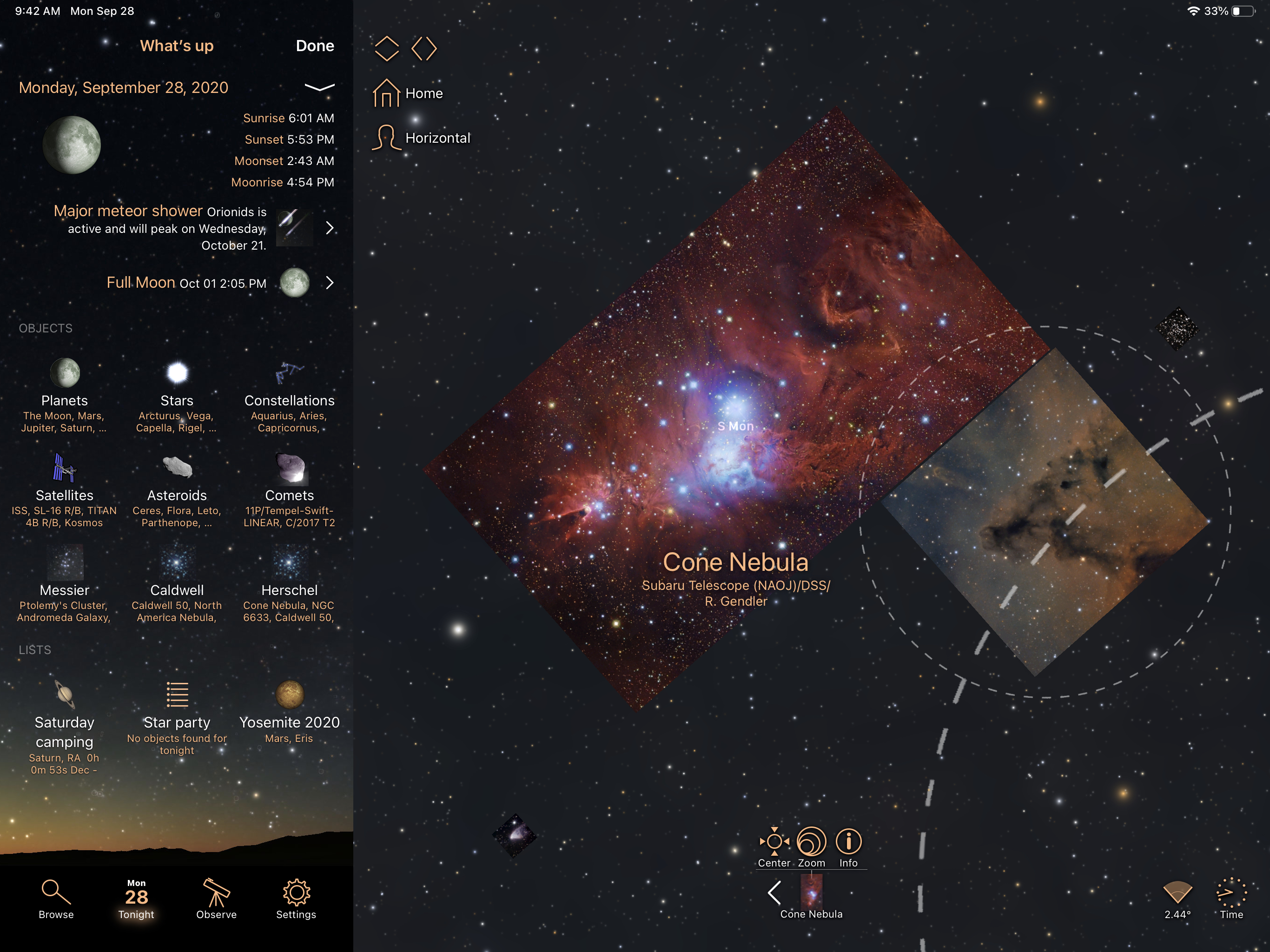Collapse the date section chevron
The width and height of the screenshot is (1270, 952).
coord(319,87)
